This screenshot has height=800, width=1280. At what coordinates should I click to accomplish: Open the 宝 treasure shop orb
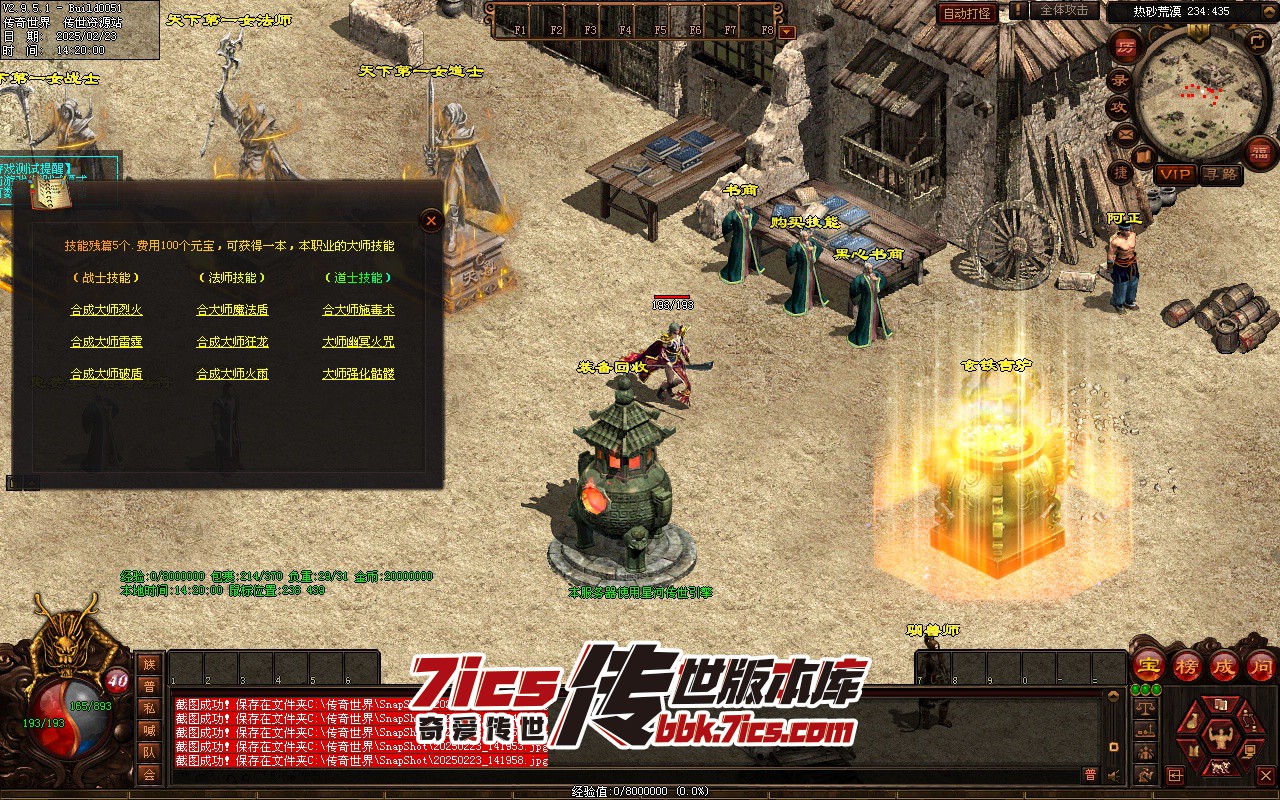tap(1148, 664)
